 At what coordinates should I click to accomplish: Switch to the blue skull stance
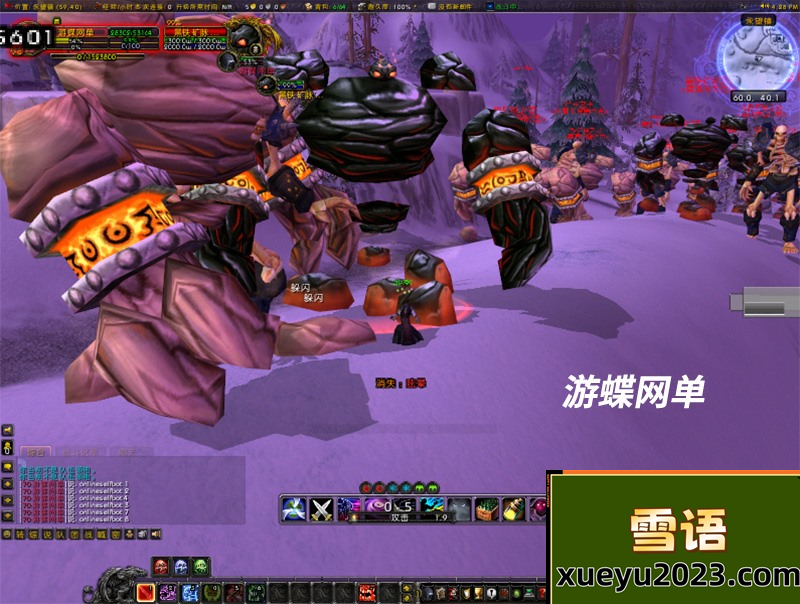coord(181,567)
